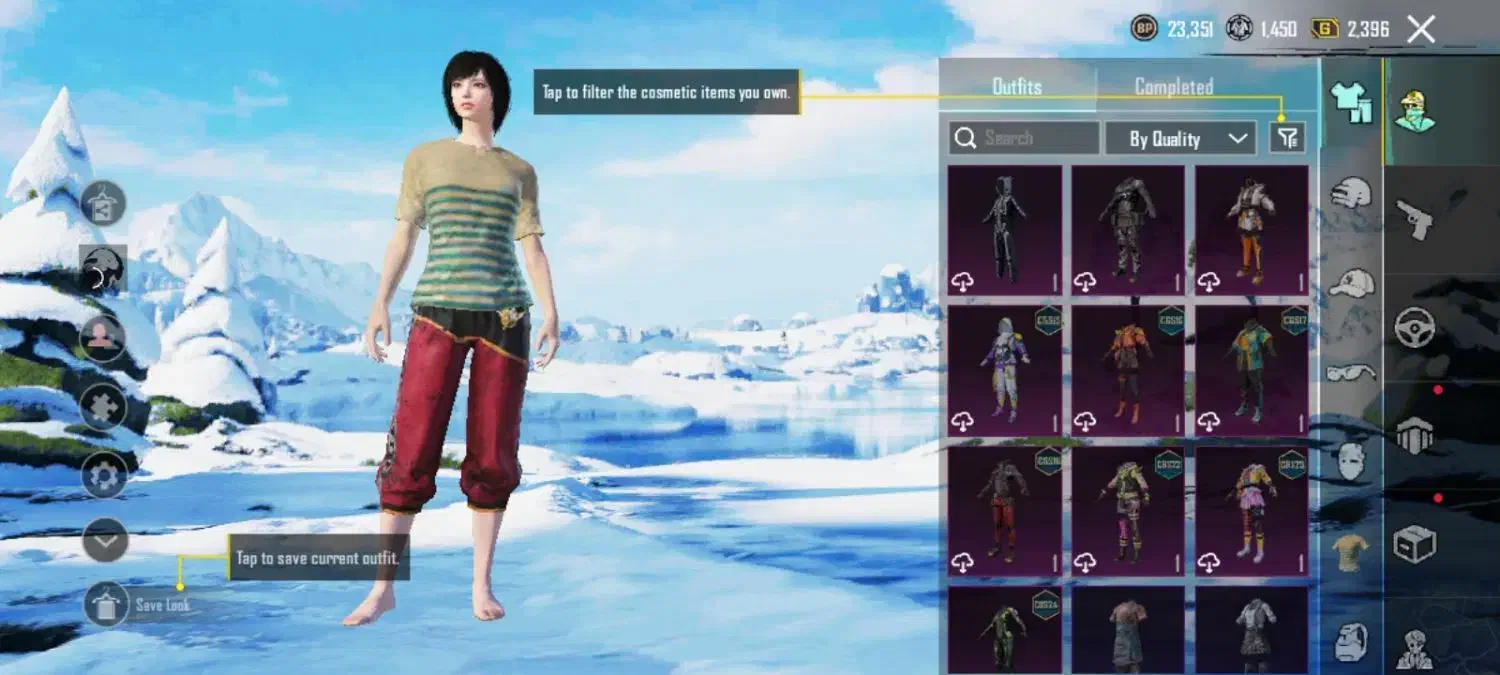
Task: Open the steering wheel vehicle section
Action: (1415, 326)
